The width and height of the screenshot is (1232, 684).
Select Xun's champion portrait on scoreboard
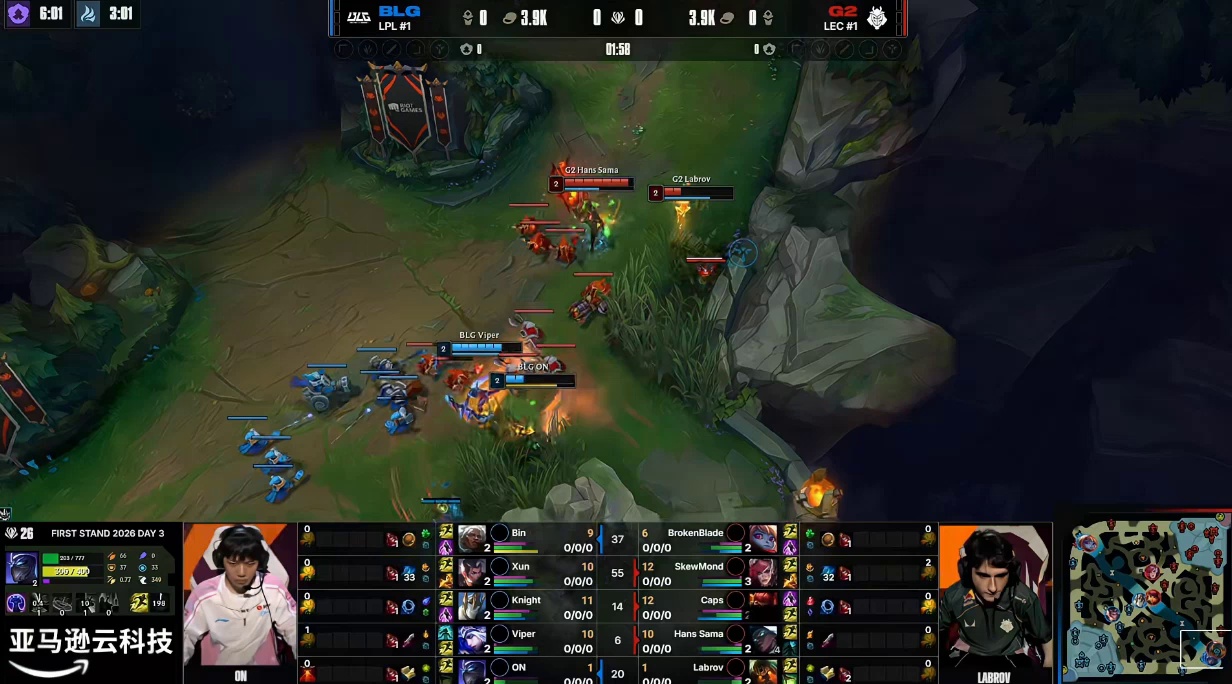pyautogui.click(x=472, y=572)
